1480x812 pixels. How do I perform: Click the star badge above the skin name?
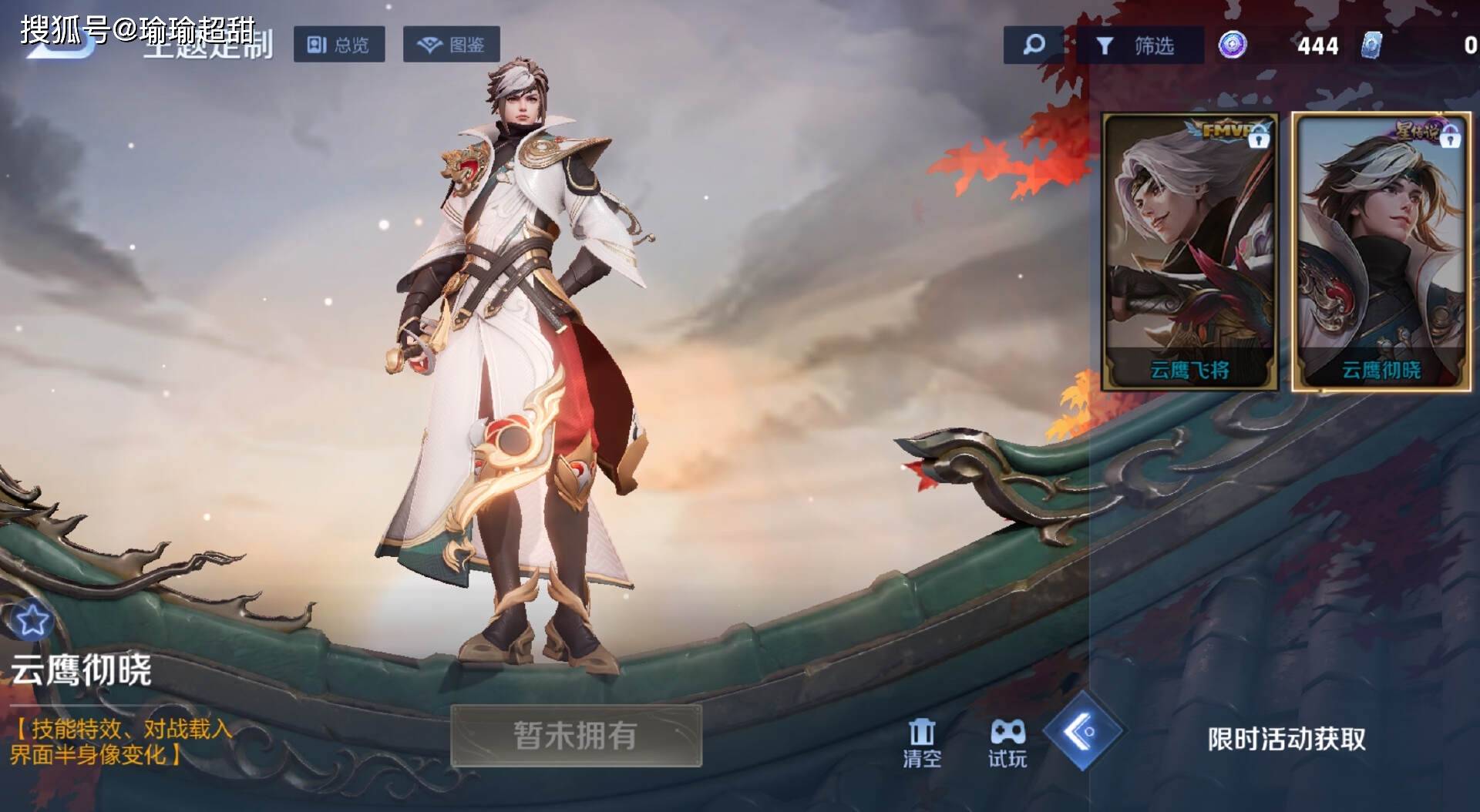tap(32, 620)
